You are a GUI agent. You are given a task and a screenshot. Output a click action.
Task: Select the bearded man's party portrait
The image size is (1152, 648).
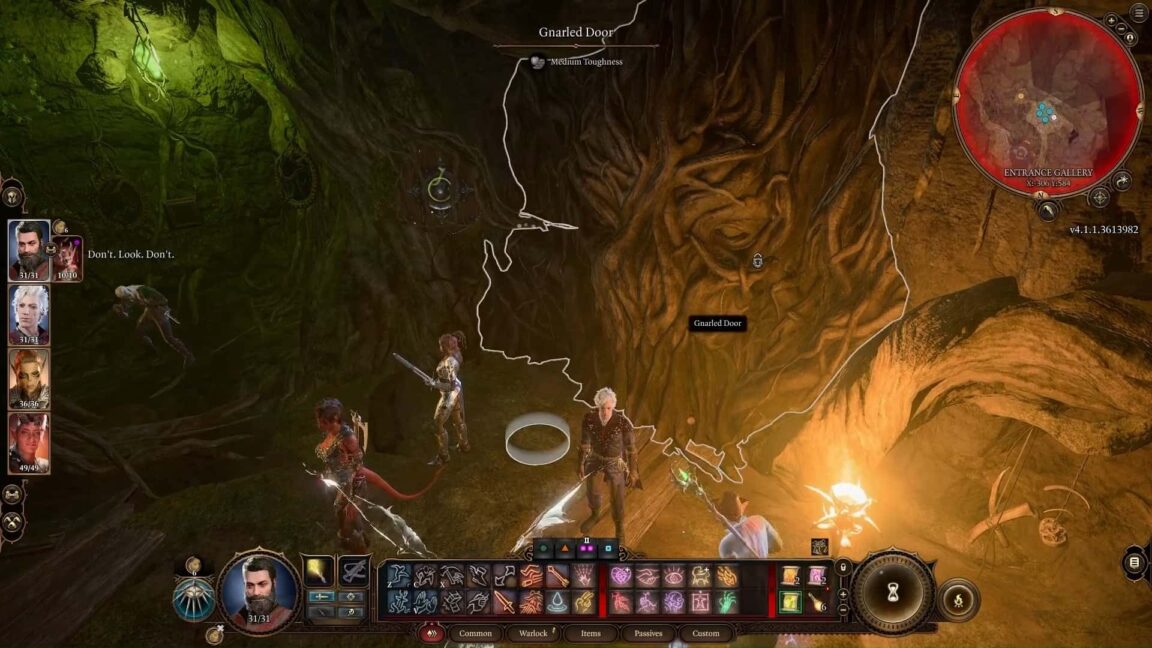[x=29, y=251]
